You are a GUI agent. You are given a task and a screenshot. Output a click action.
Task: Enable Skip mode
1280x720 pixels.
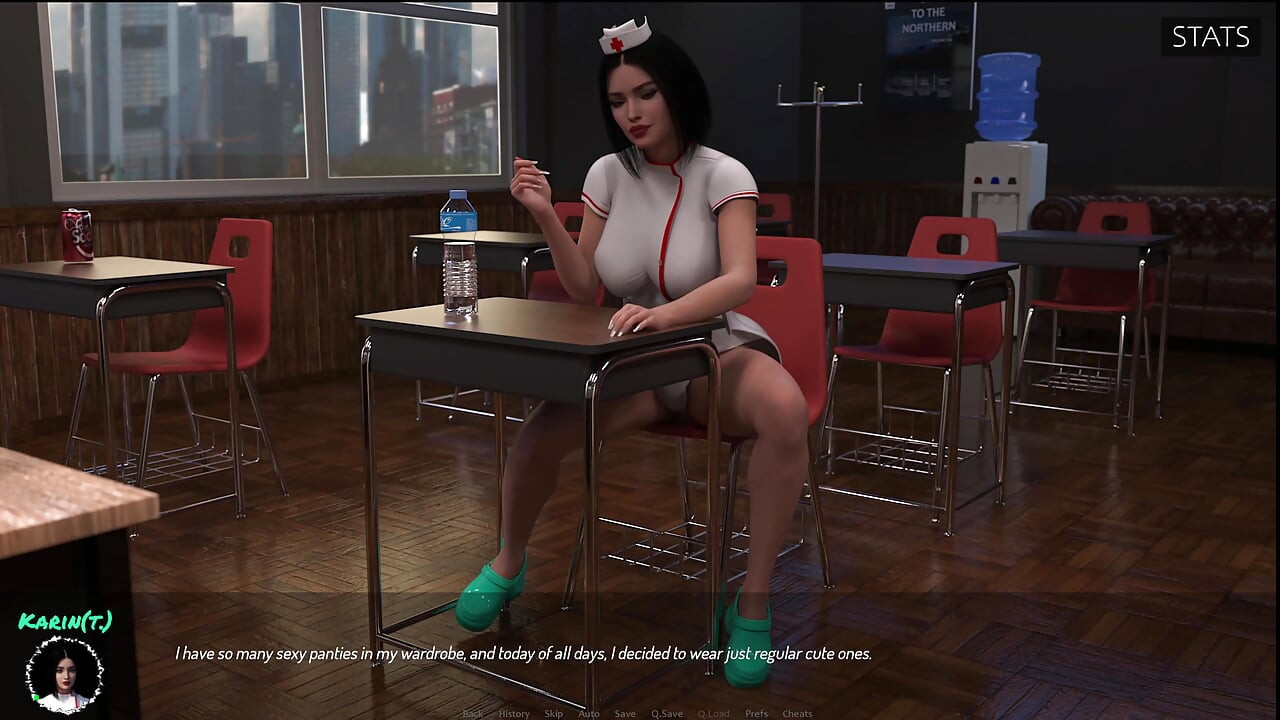(x=553, y=714)
